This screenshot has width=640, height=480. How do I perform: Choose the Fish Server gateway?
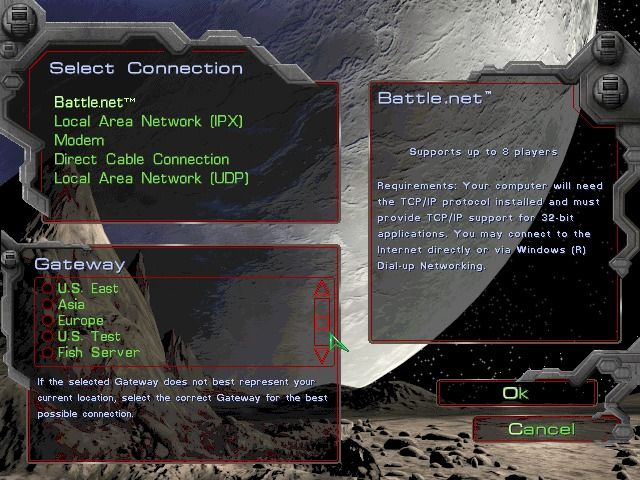pyautogui.click(x=98, y=352)
